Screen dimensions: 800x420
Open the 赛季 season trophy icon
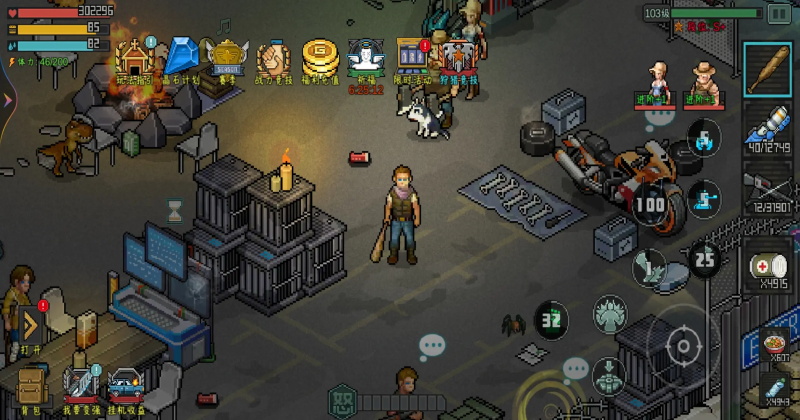click(x=227, y=58)
